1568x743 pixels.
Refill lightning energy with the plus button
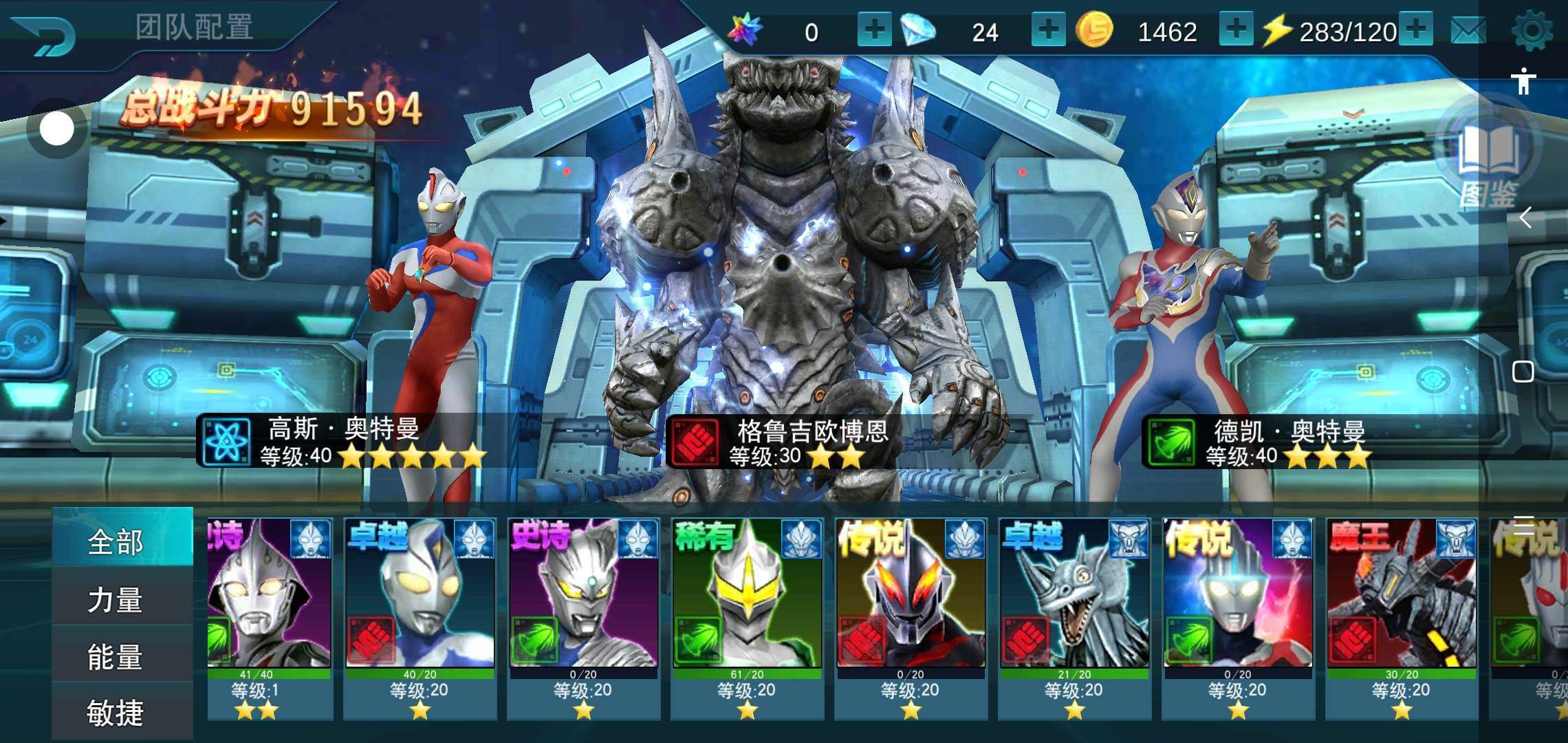1416,30
